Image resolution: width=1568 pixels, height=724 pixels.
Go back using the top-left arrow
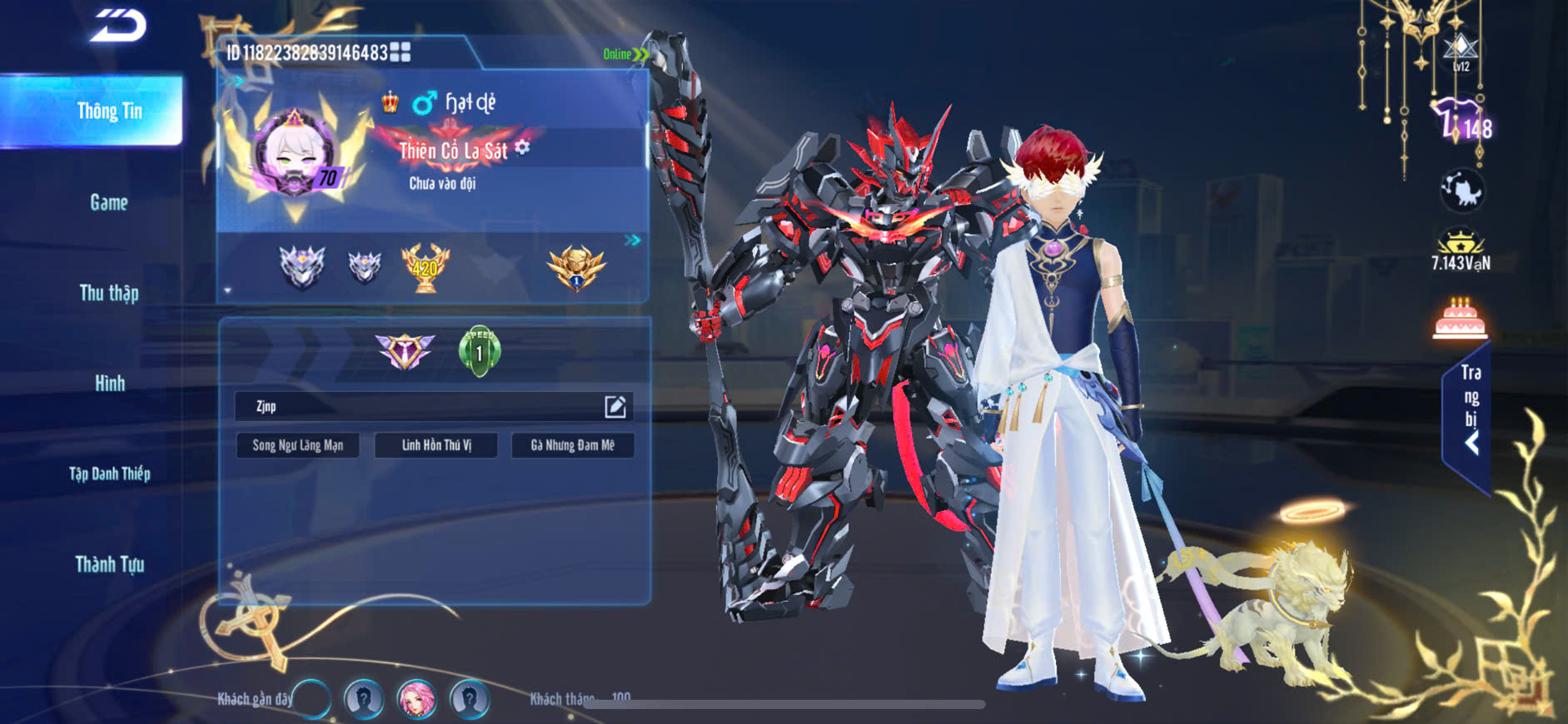point(118,26)
